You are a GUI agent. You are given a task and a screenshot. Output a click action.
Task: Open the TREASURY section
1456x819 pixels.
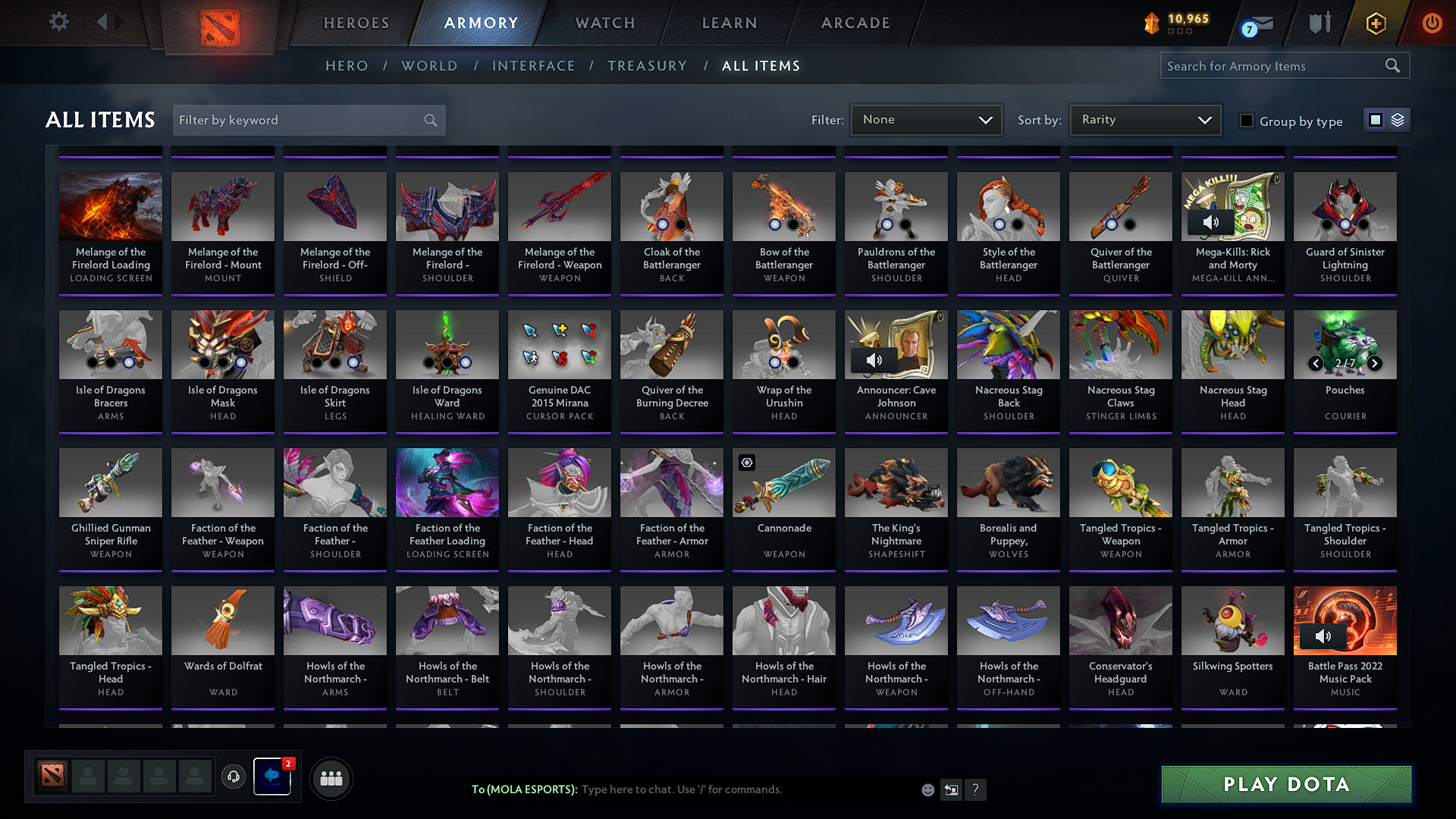[x=647, y=66]
